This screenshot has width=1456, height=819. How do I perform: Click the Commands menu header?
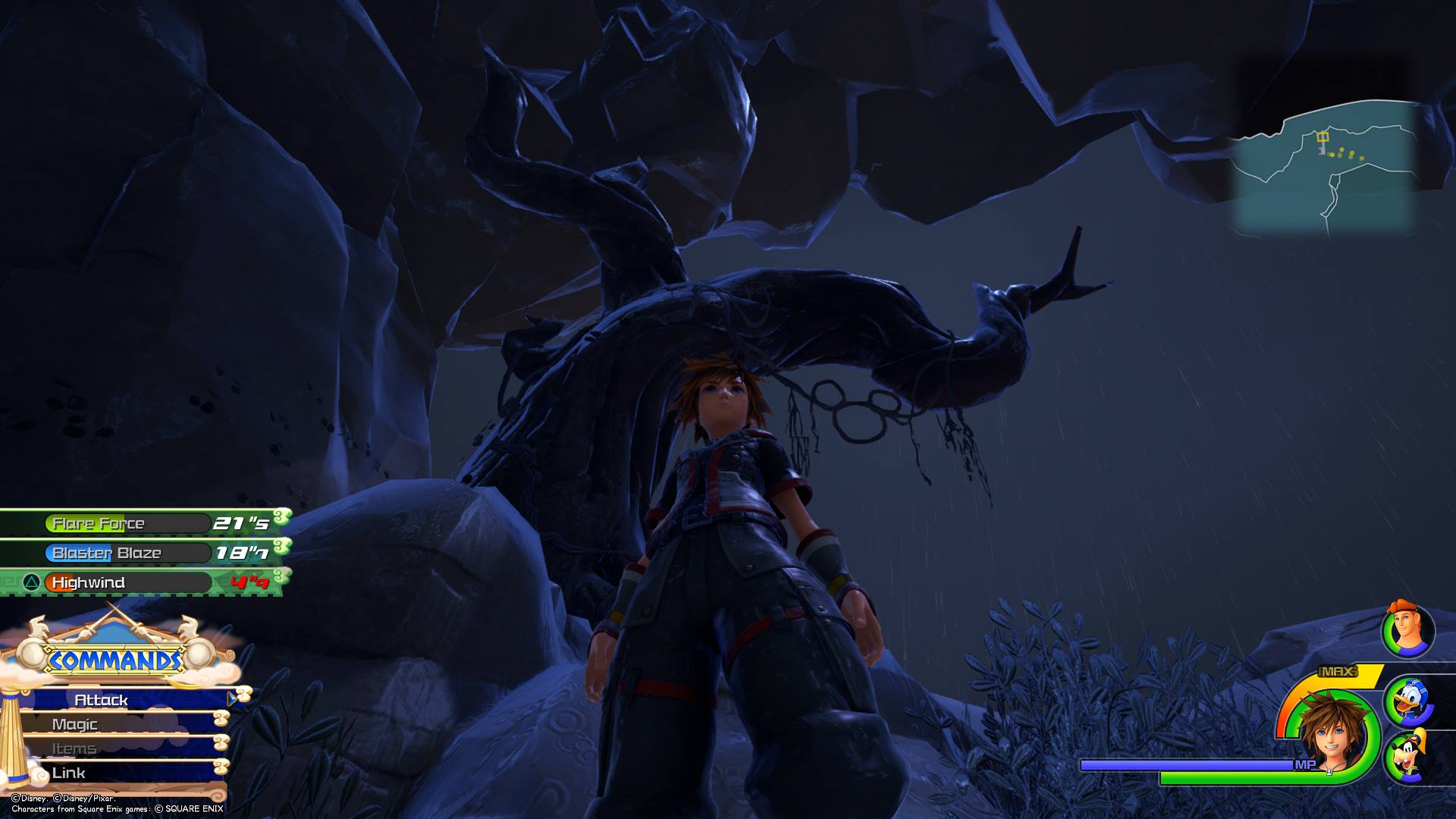115,660
